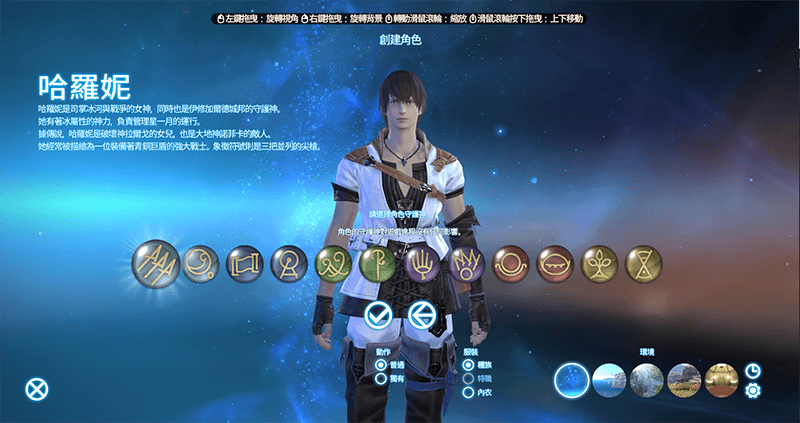Choose the green wave deity icon

333,264
